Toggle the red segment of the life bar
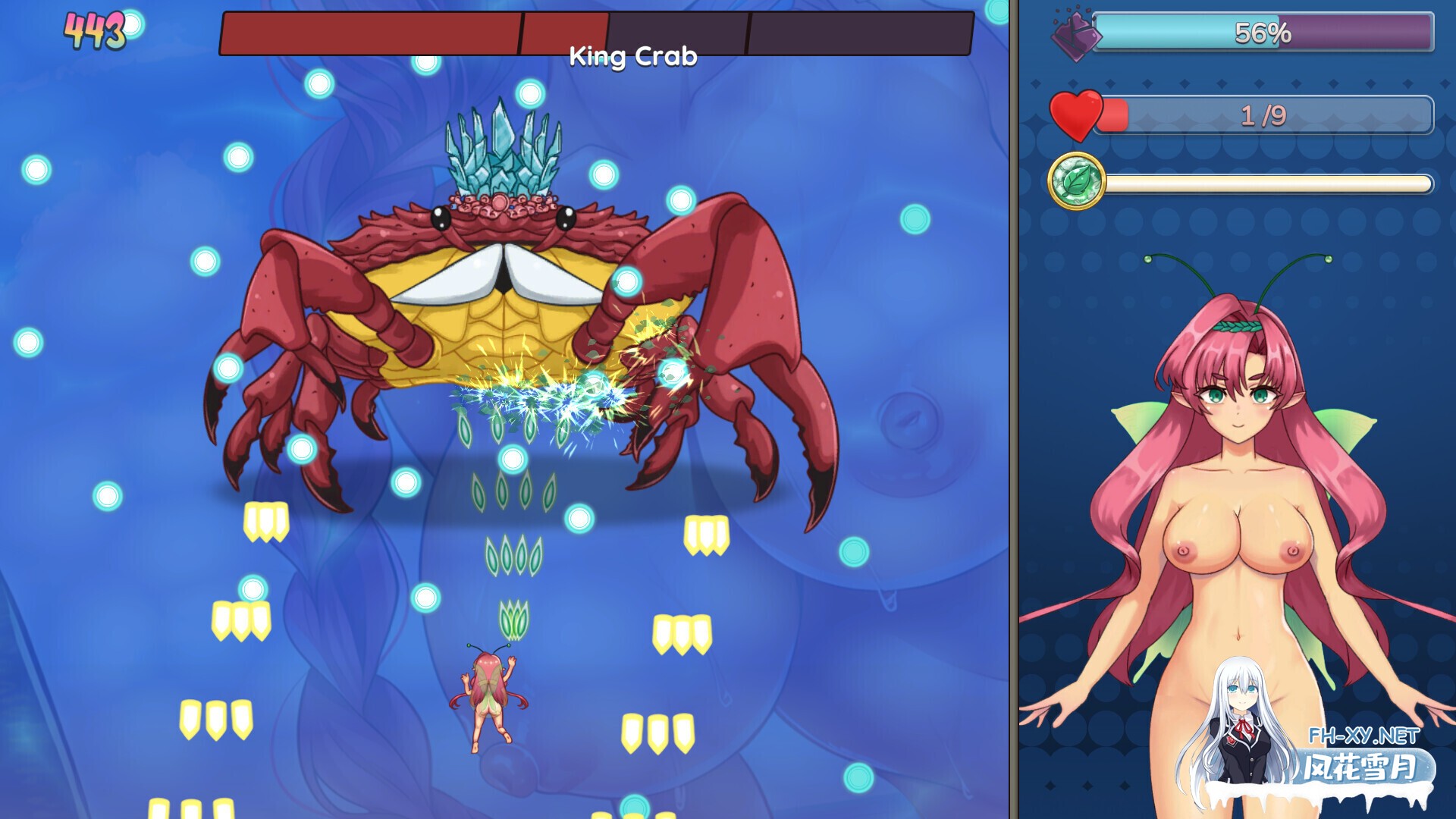Screen dimensions: 1456x819 [1115, 114]
